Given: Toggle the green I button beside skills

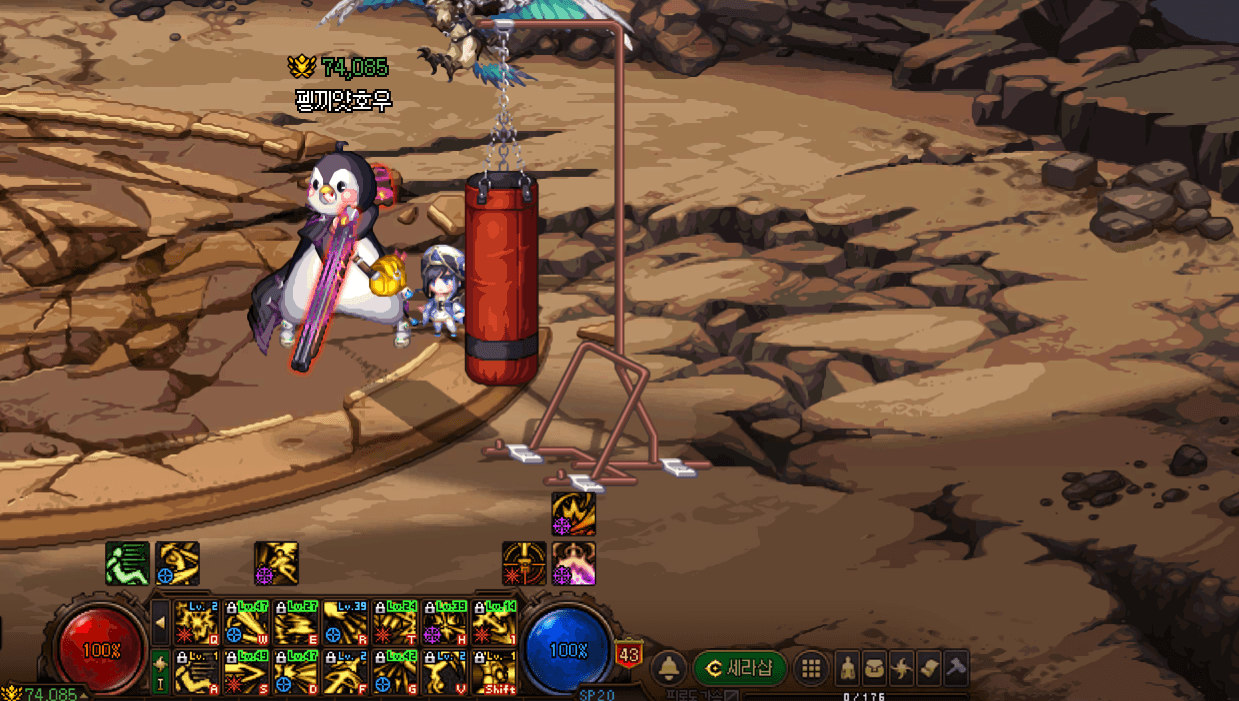Looking at the screenshot, I should [x=160, y=670].
